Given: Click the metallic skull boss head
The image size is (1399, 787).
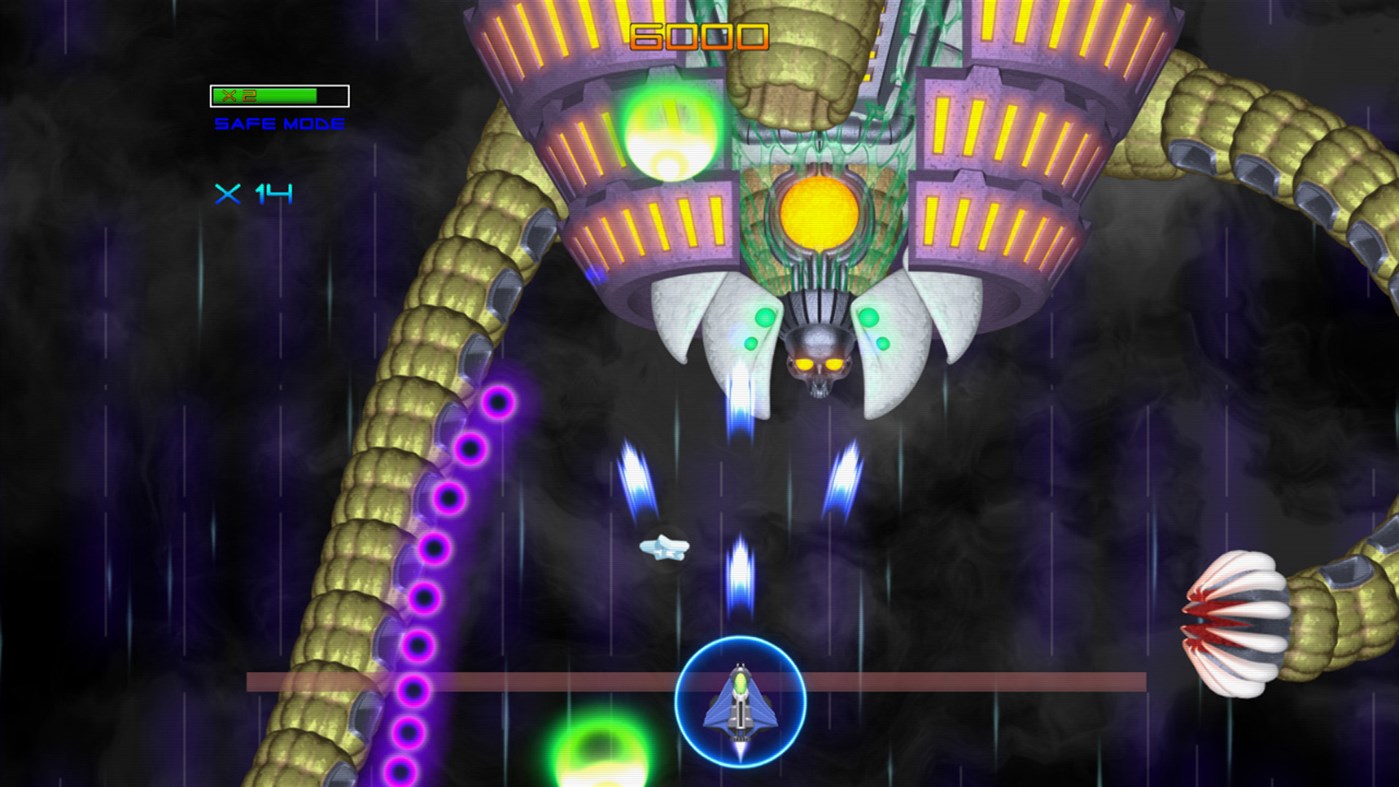Looking at the screenshot, I should pos(822,360).
